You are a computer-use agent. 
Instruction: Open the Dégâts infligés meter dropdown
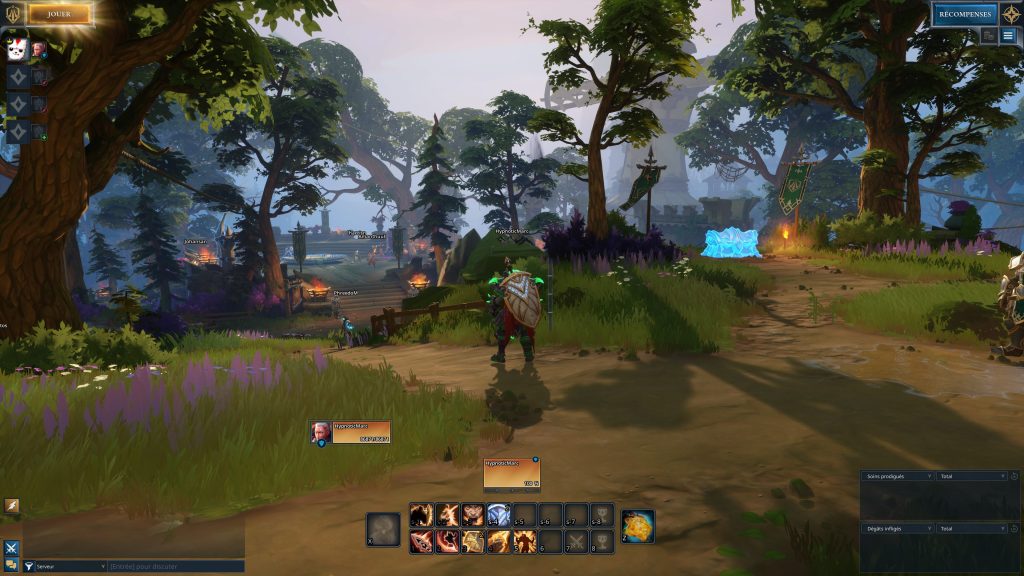(x=899, y=527)
